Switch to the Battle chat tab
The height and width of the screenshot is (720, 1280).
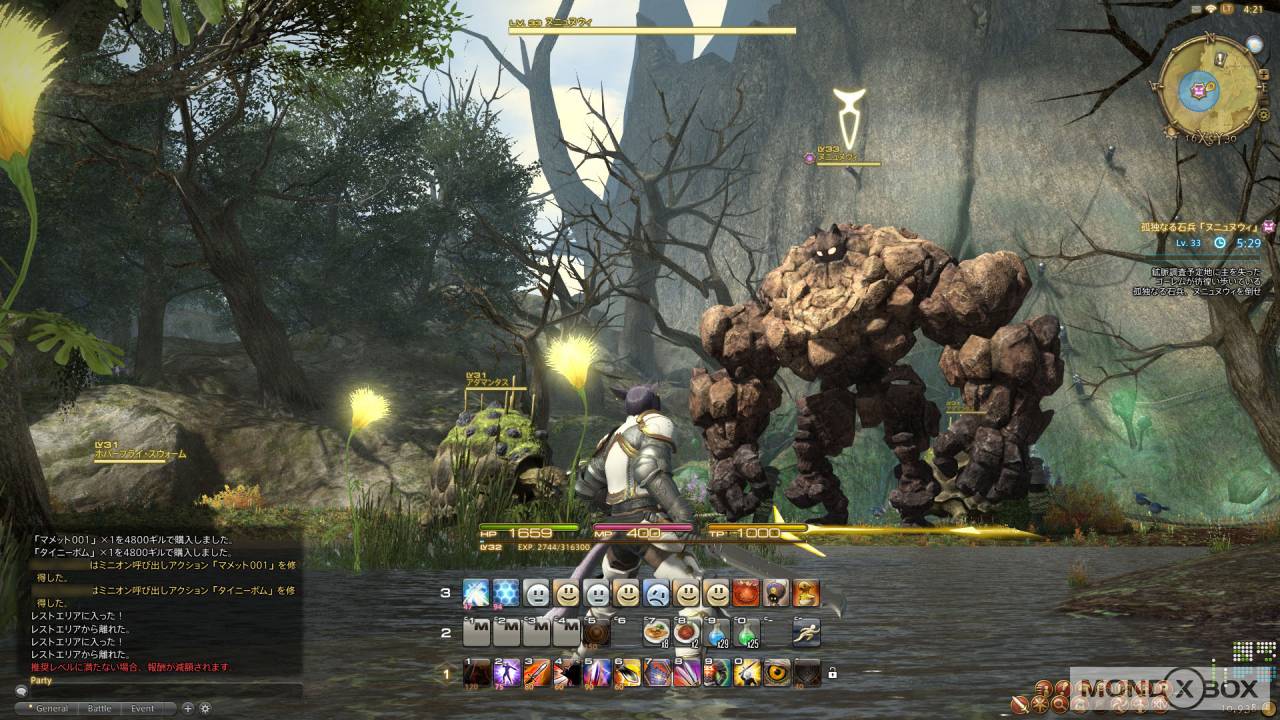(100, 708)
